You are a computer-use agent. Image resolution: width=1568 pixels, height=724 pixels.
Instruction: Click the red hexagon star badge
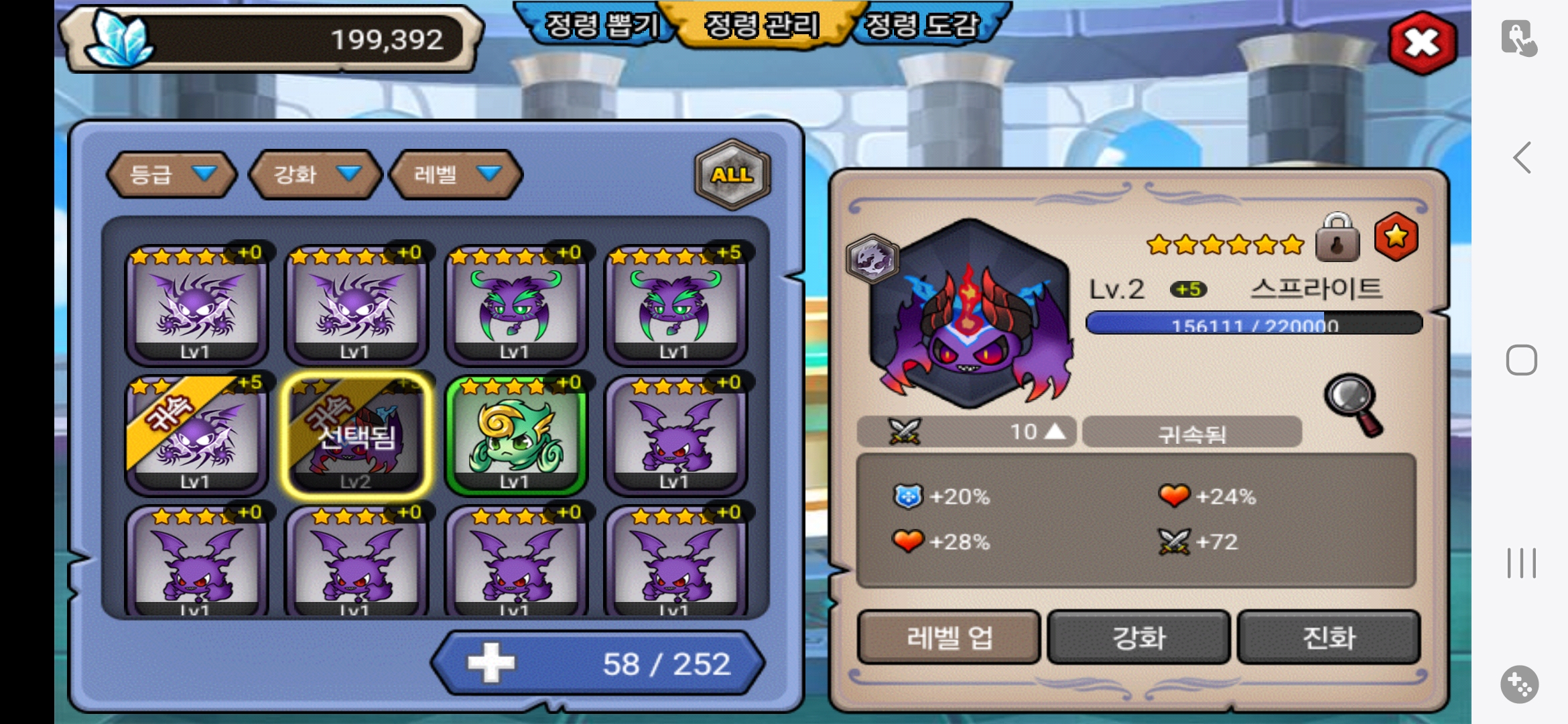[1396, 237]
